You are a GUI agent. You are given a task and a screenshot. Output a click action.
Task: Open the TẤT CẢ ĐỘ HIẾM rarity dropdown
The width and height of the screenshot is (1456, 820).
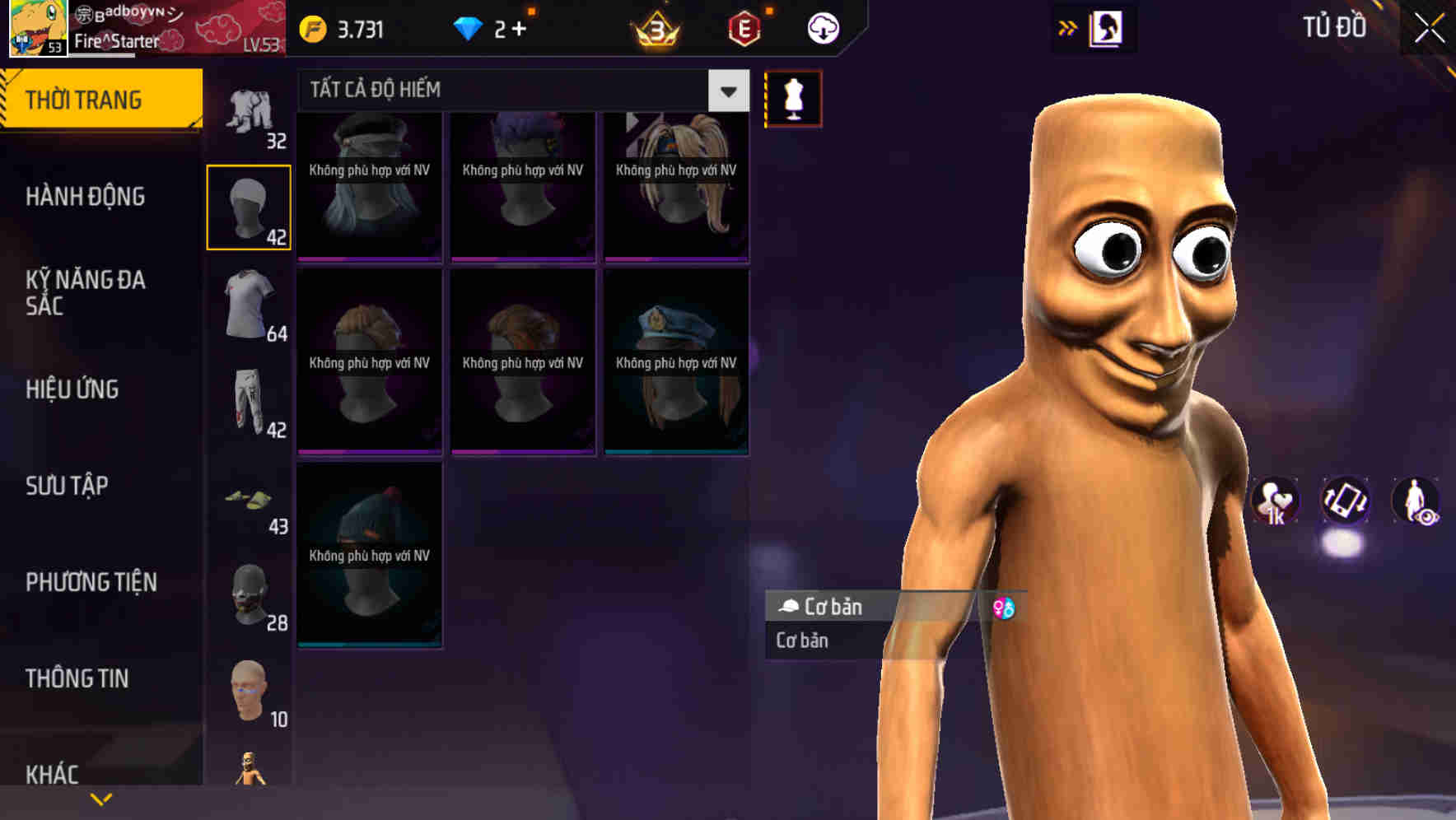pos(519,89)
